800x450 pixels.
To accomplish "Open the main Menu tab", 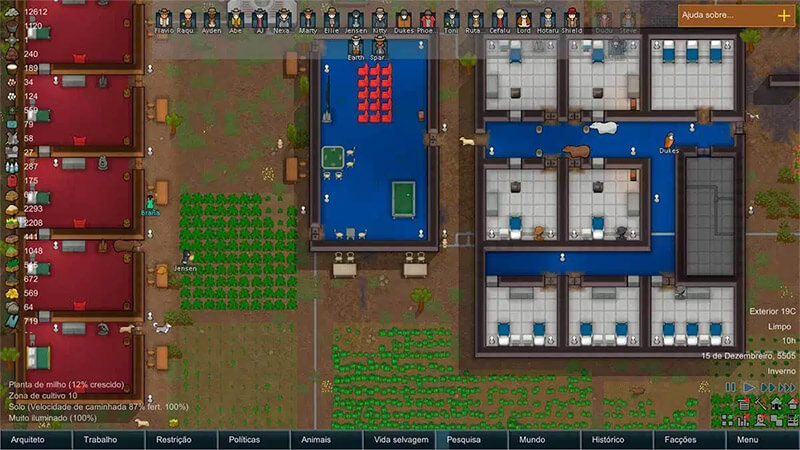I will [x=748, y=440].
